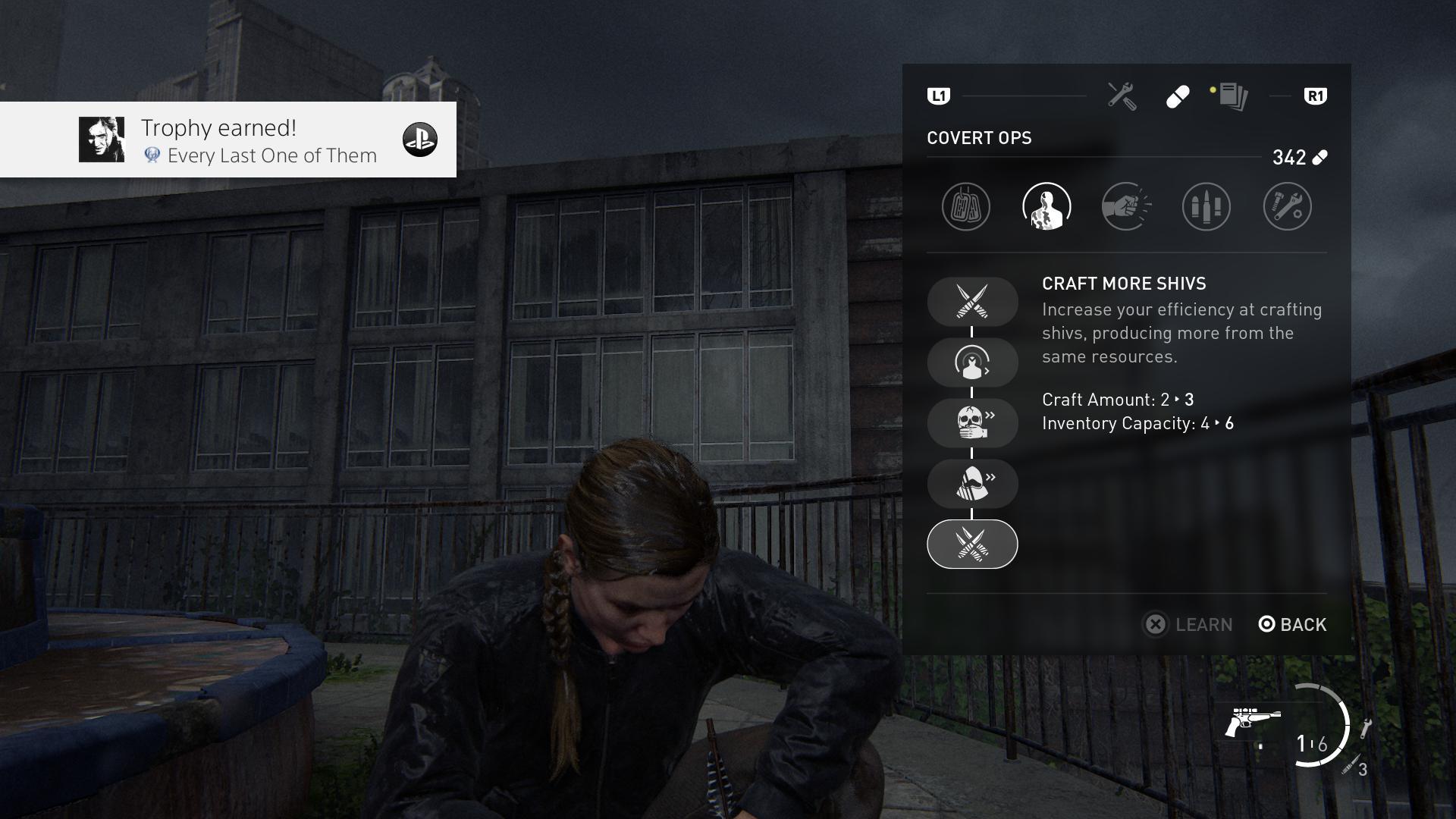
Task: Click BACK to exit the menu
Action: (1291, 624)
